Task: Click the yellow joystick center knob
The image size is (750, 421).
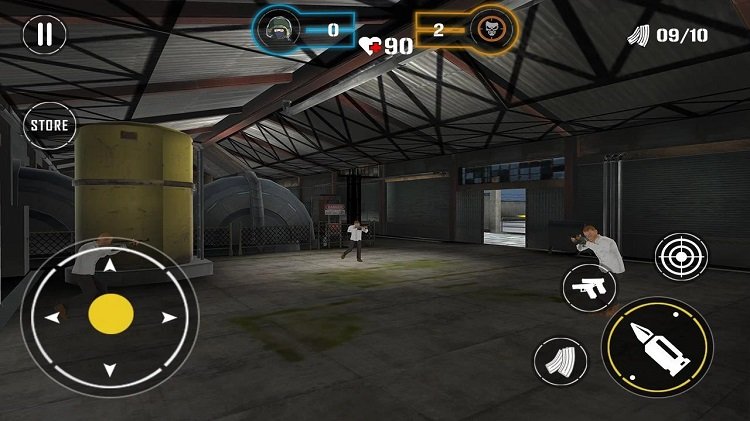Action: tap(110, 315)
